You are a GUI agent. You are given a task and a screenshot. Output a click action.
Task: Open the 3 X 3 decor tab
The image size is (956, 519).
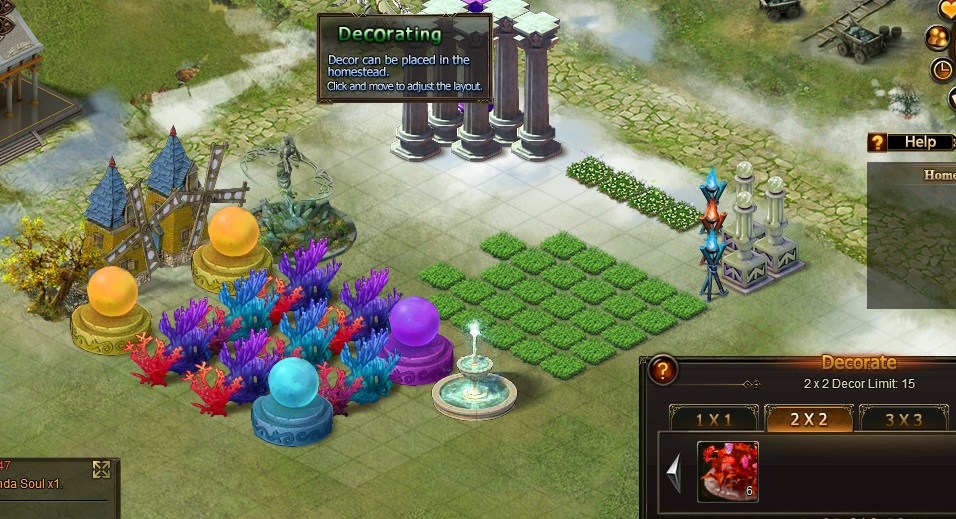pyautogui.click(x=903, y=419)
